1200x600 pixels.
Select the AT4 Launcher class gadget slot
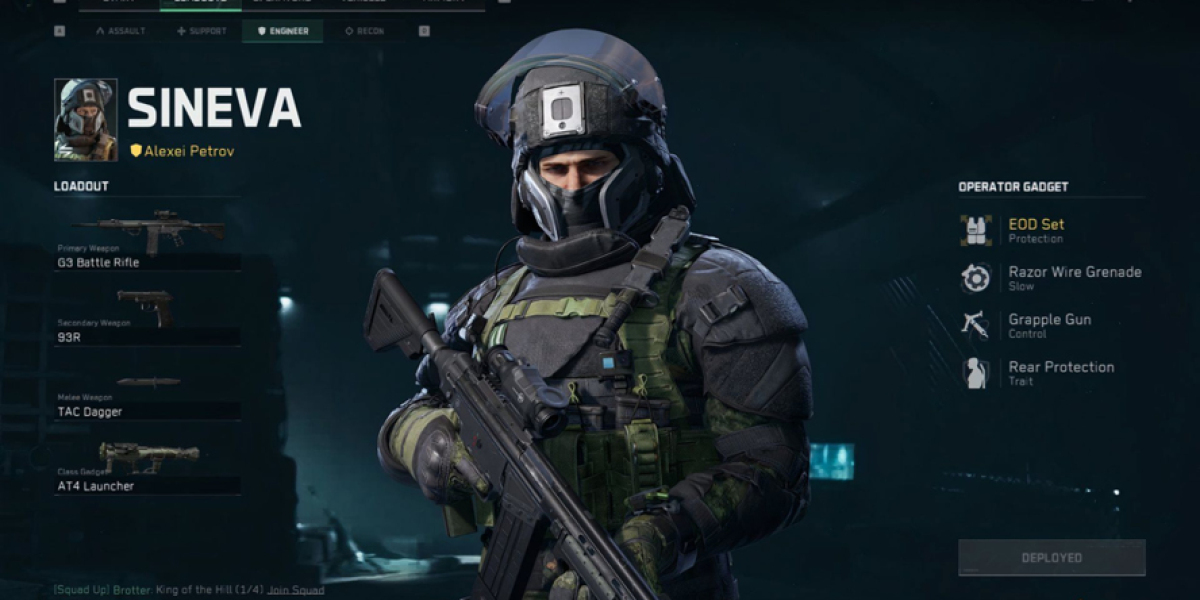click(148, 468)
